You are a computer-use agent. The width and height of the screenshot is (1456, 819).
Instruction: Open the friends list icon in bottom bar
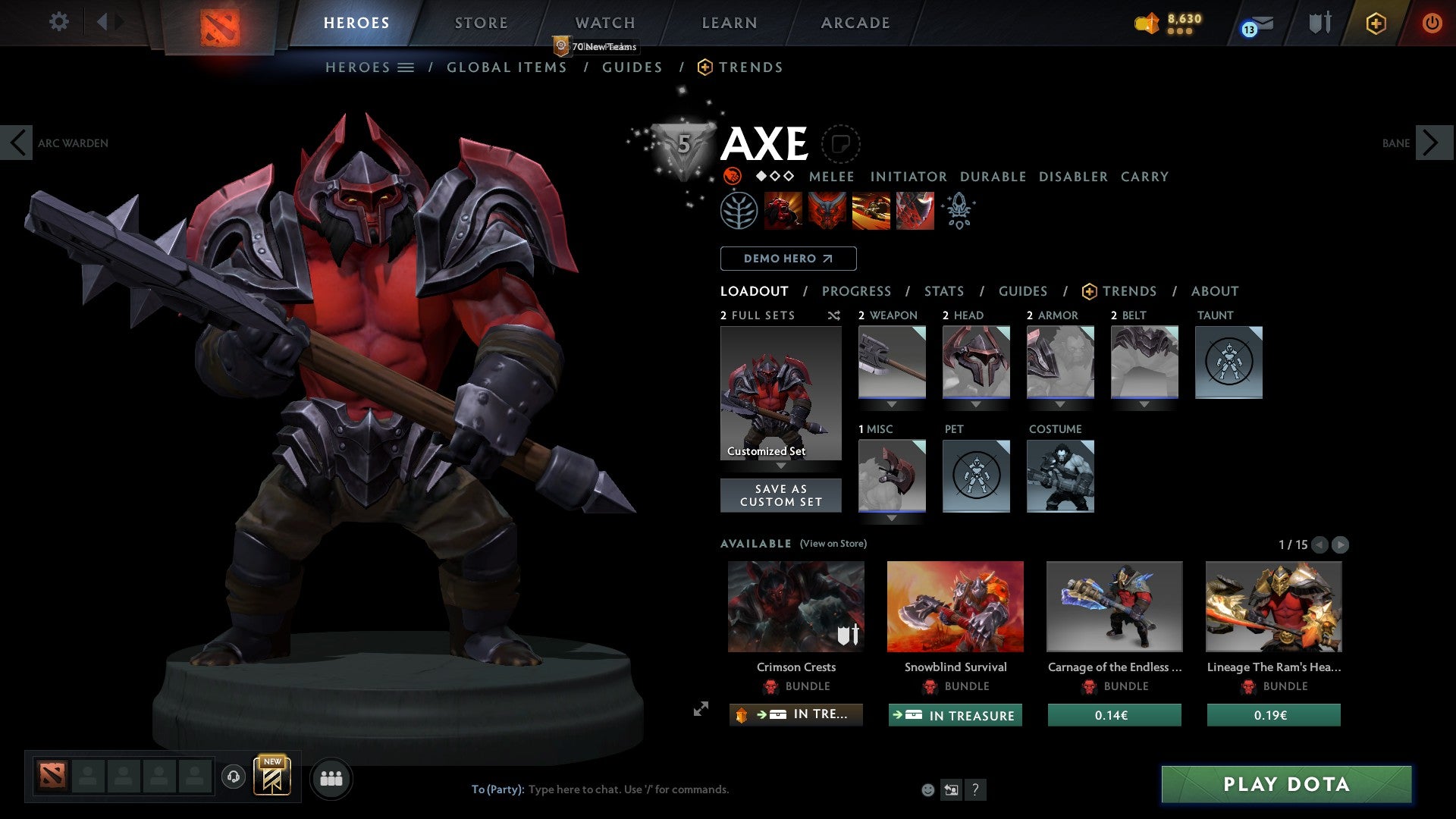tap(331, 777)
